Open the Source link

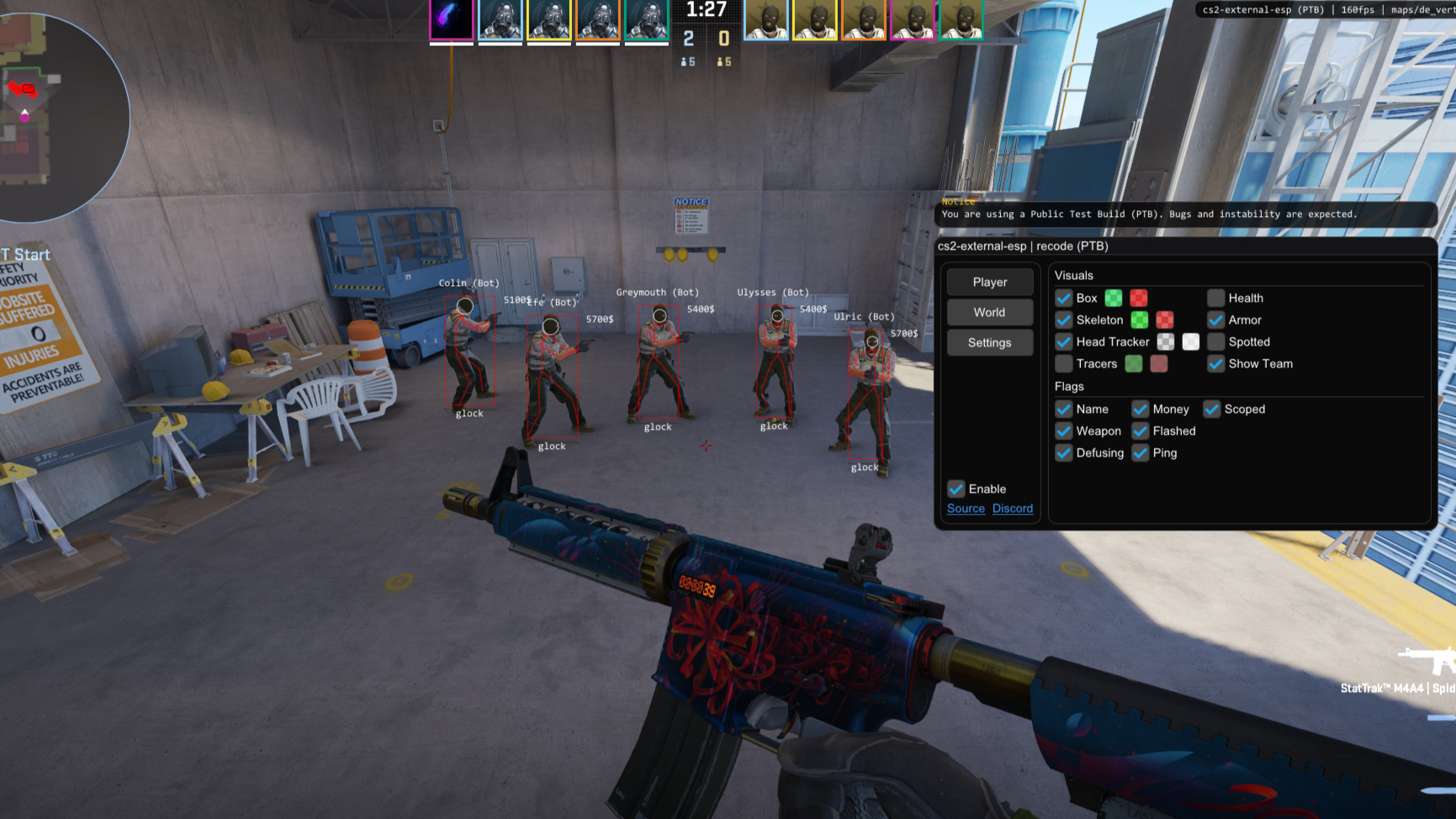coord(965,508)
